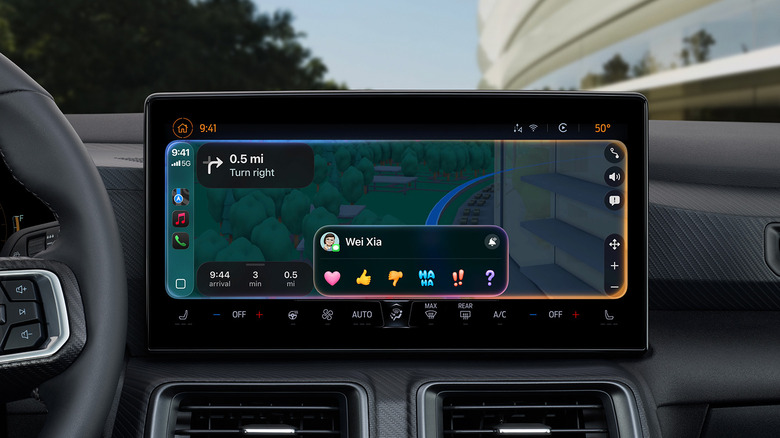
Task: Open the green Phone app
Action: tap(180, 241)
